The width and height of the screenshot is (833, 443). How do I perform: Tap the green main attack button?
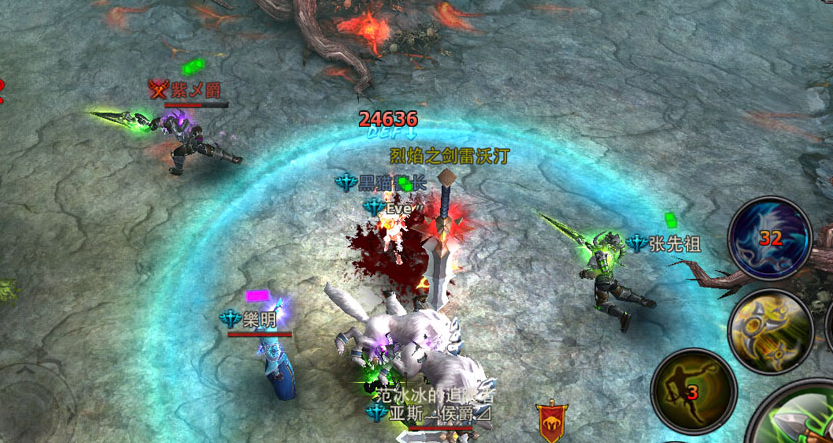800,420
